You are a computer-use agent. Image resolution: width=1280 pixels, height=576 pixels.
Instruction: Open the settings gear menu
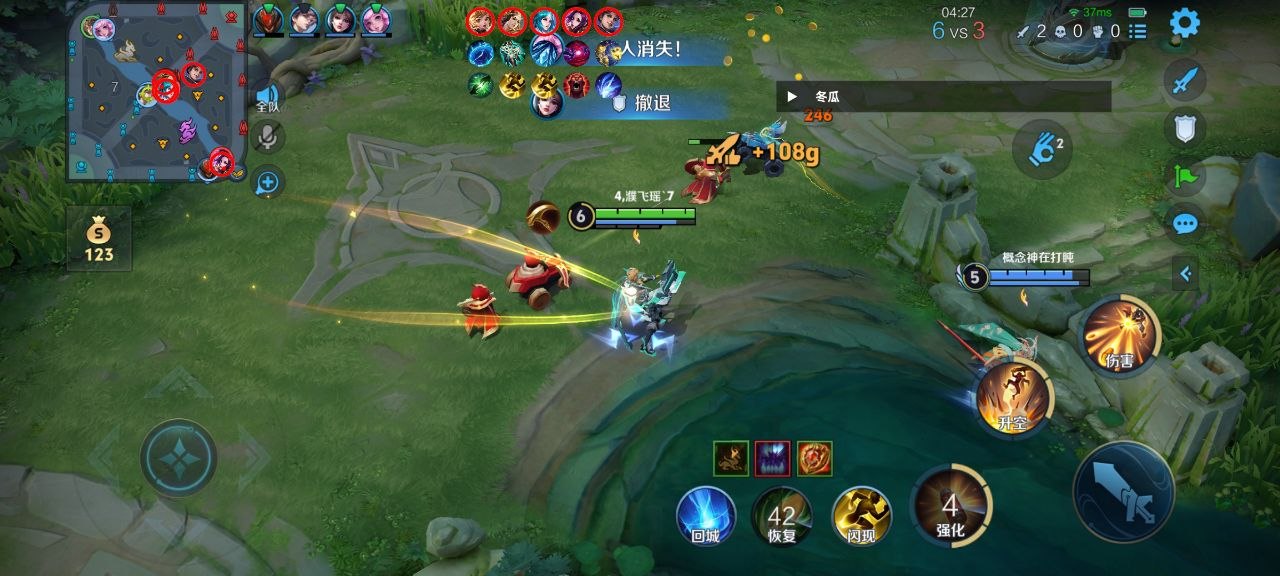1185,22
